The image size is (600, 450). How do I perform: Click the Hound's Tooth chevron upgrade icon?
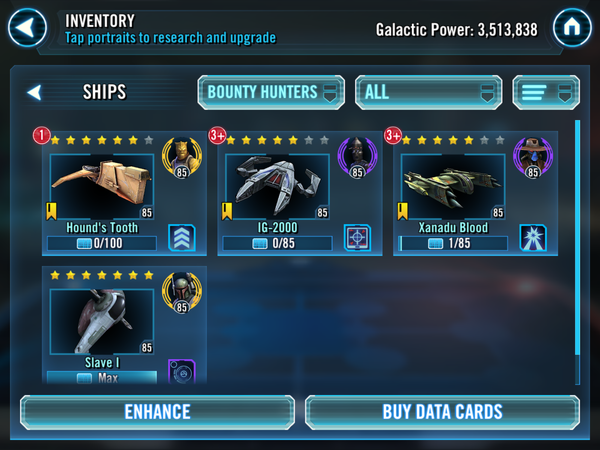[182, 238]
